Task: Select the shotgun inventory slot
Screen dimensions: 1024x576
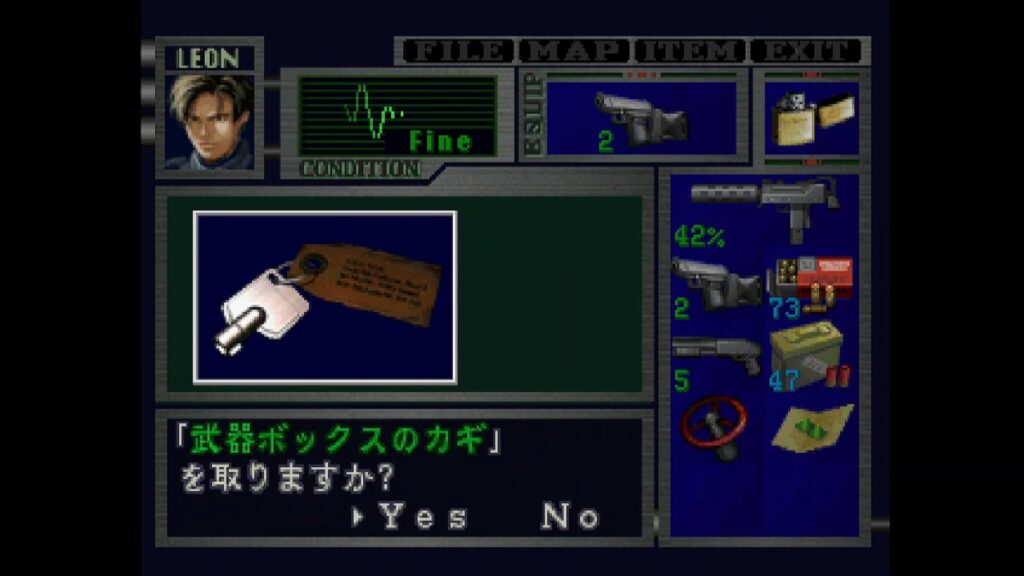Action: click(x=717, y=356)
